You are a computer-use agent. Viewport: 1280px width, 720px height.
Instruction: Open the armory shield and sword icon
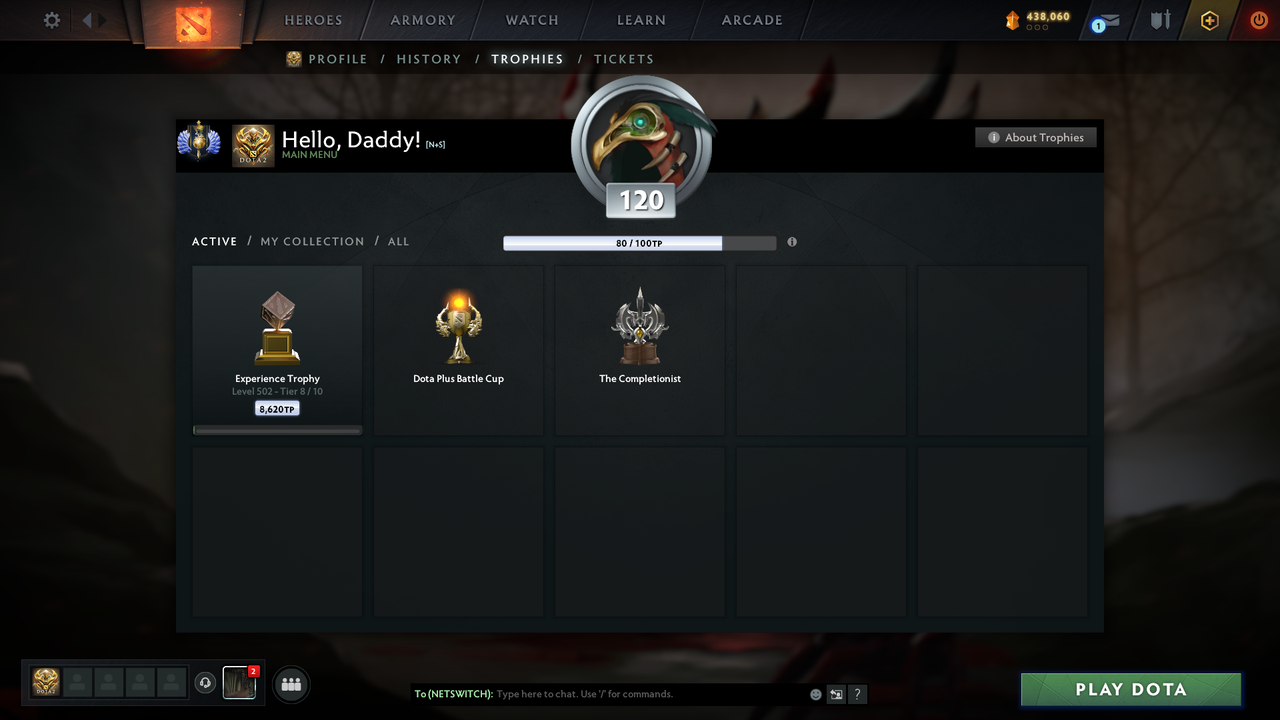(x=1159, y=20)
